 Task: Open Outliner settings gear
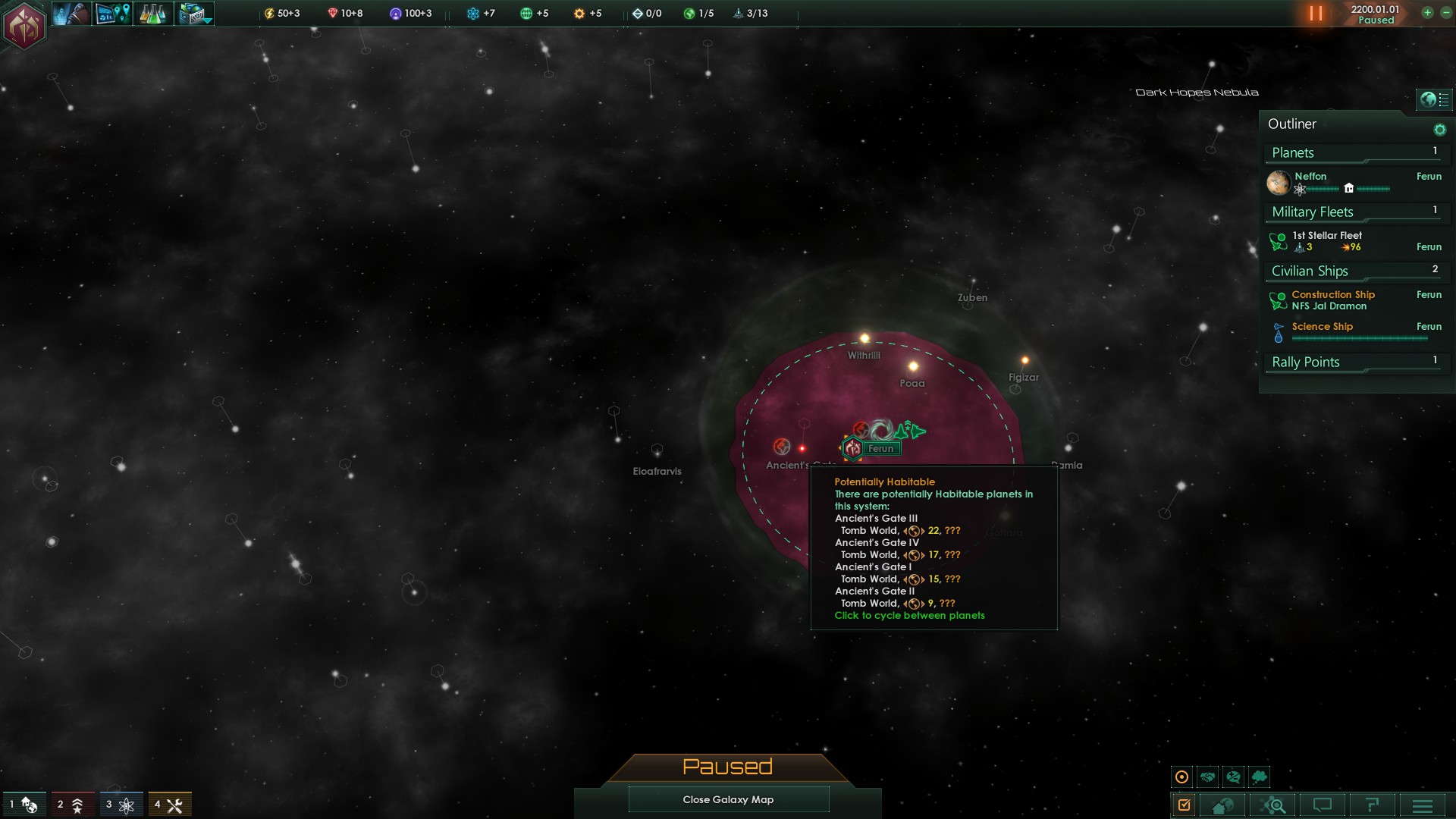coord(1439,130)
